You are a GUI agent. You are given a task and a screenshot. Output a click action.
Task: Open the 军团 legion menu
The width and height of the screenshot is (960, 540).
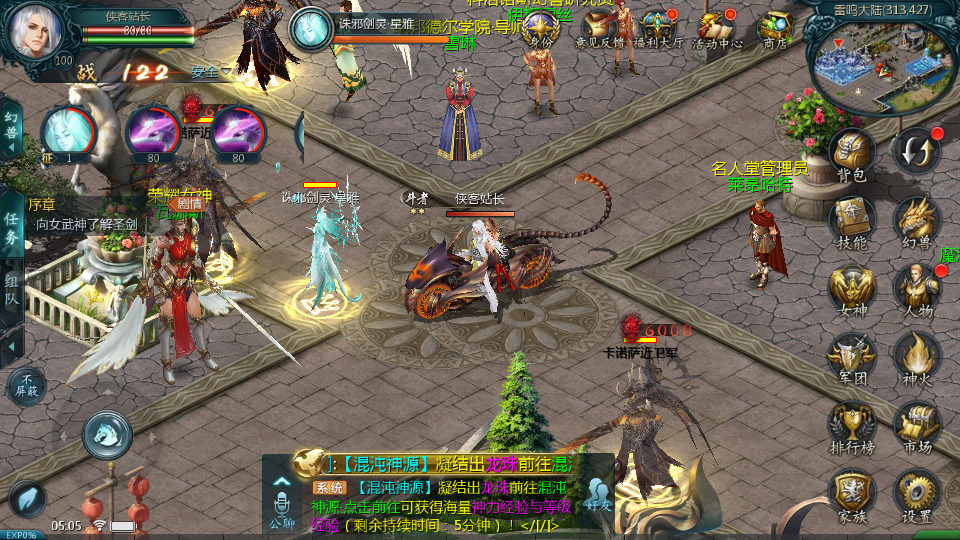851,358
